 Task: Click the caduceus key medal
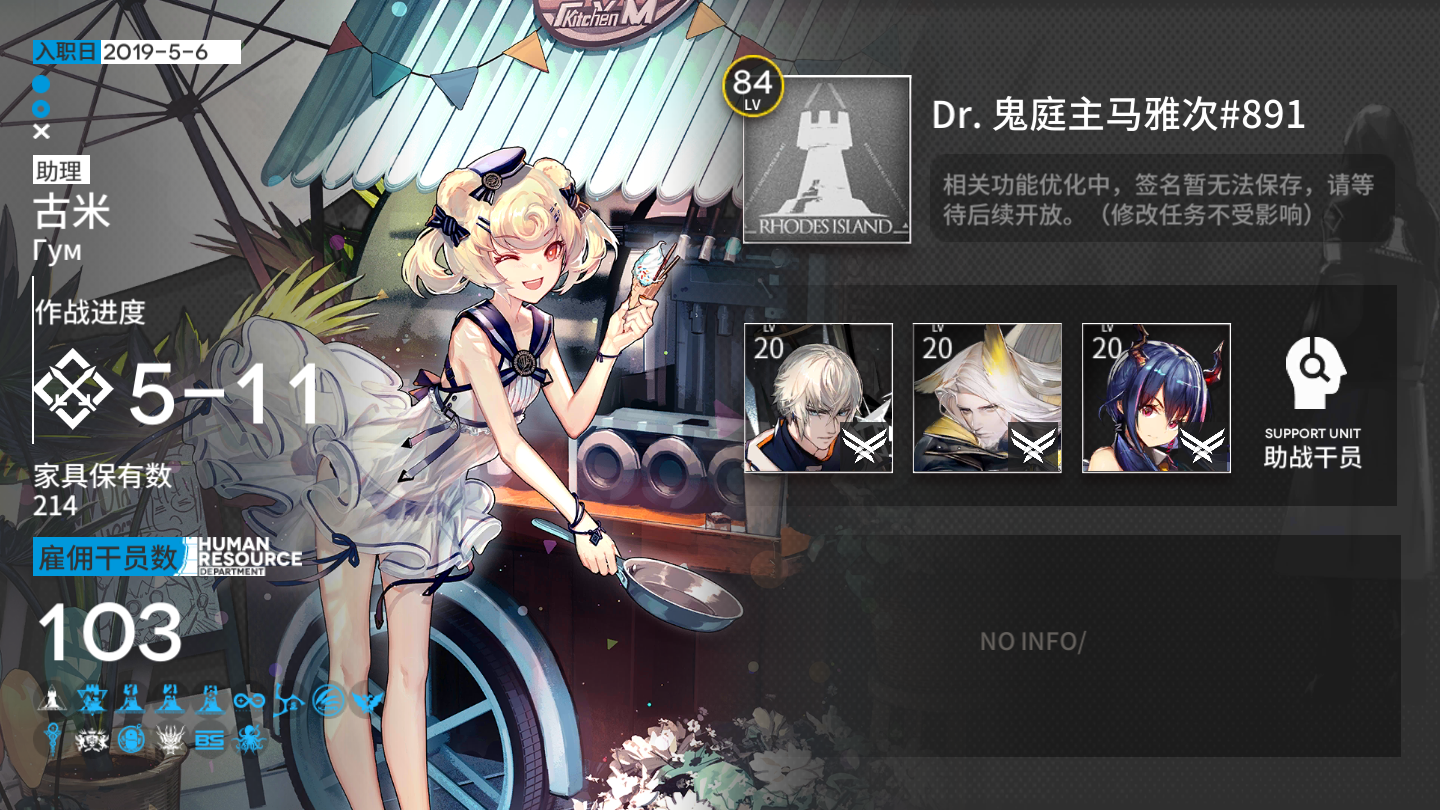(x=53, y=740)
